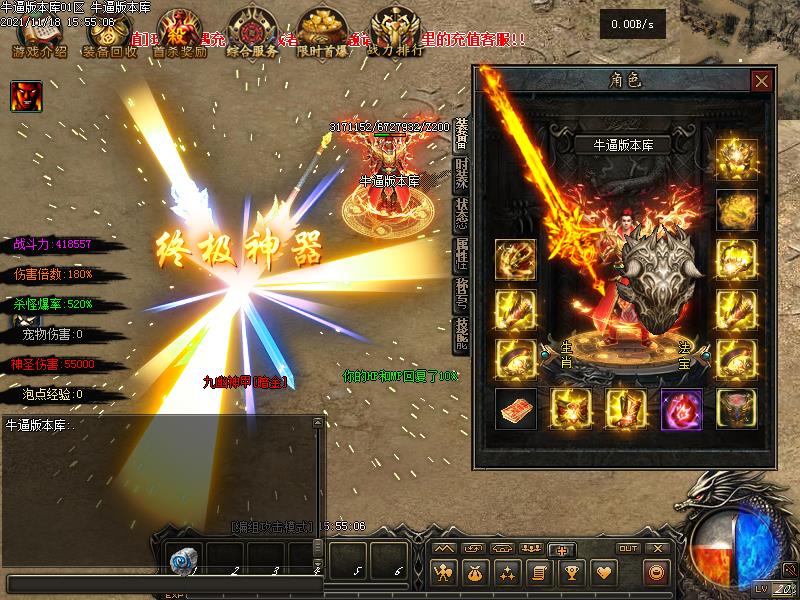Open the trophy icon menu on bottom bar
Screen dimensions: 800x600
click(571, 573)
